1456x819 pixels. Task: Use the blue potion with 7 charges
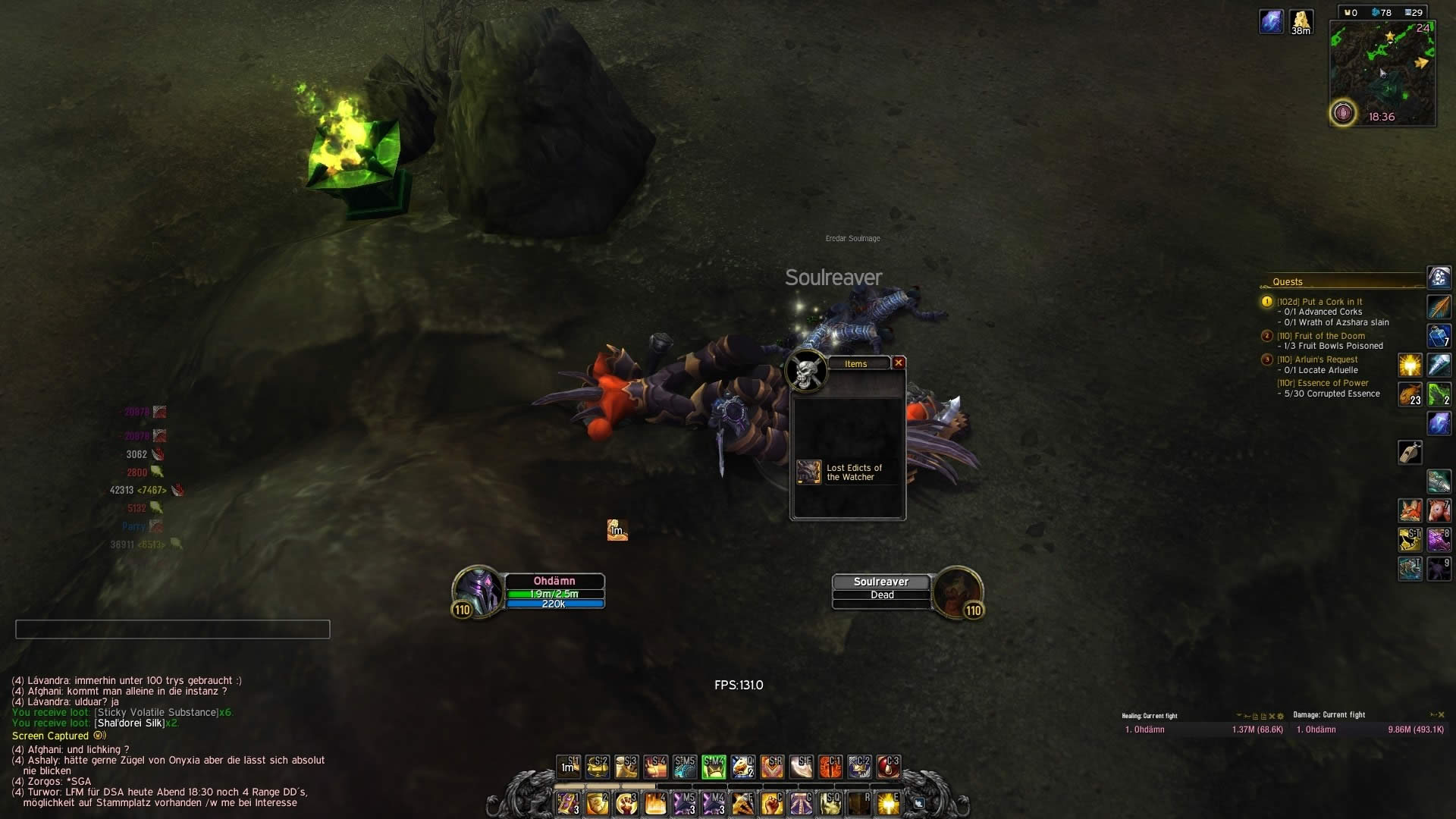[x=1439, y=336]
